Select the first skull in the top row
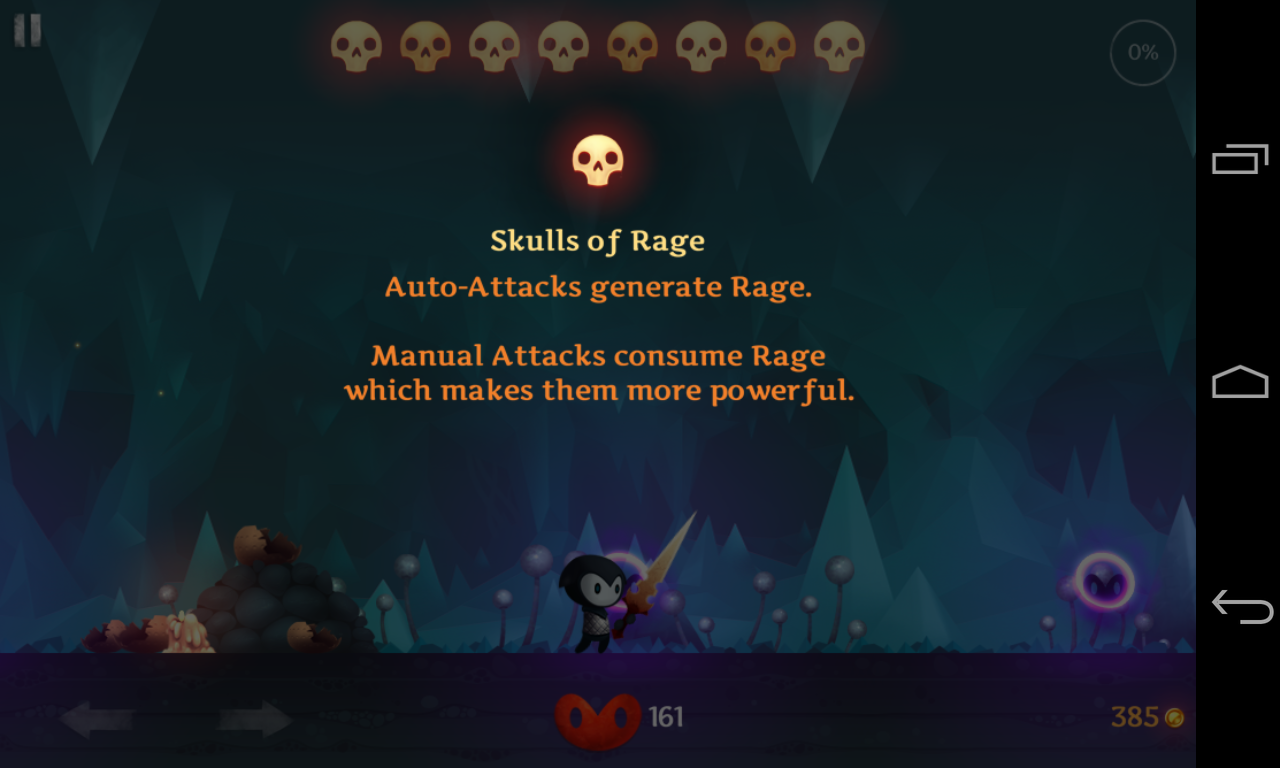Viewport: 1280px width, 768px height. point(359,44)
